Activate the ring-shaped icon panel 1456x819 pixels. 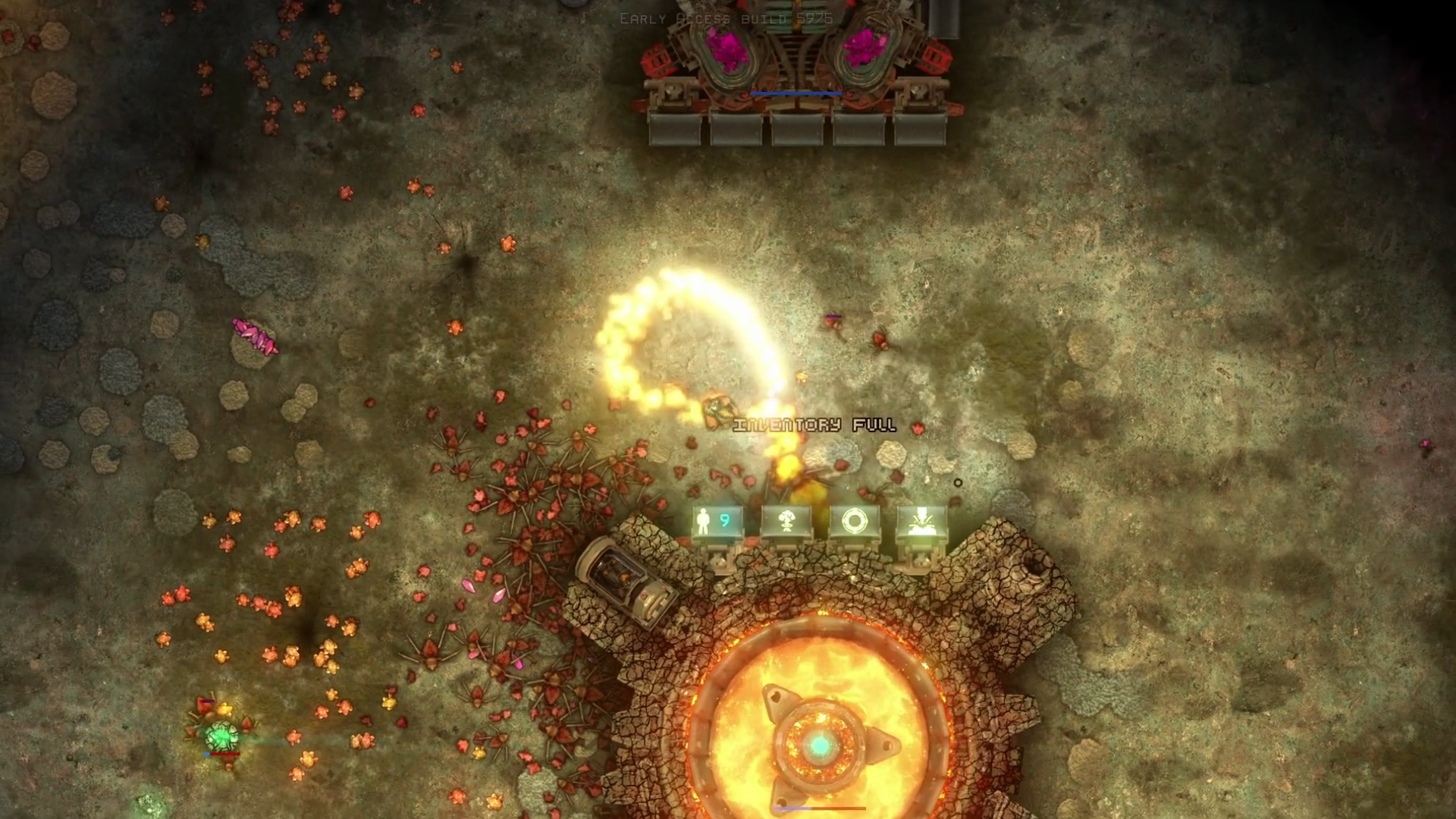tap(853, 522)
